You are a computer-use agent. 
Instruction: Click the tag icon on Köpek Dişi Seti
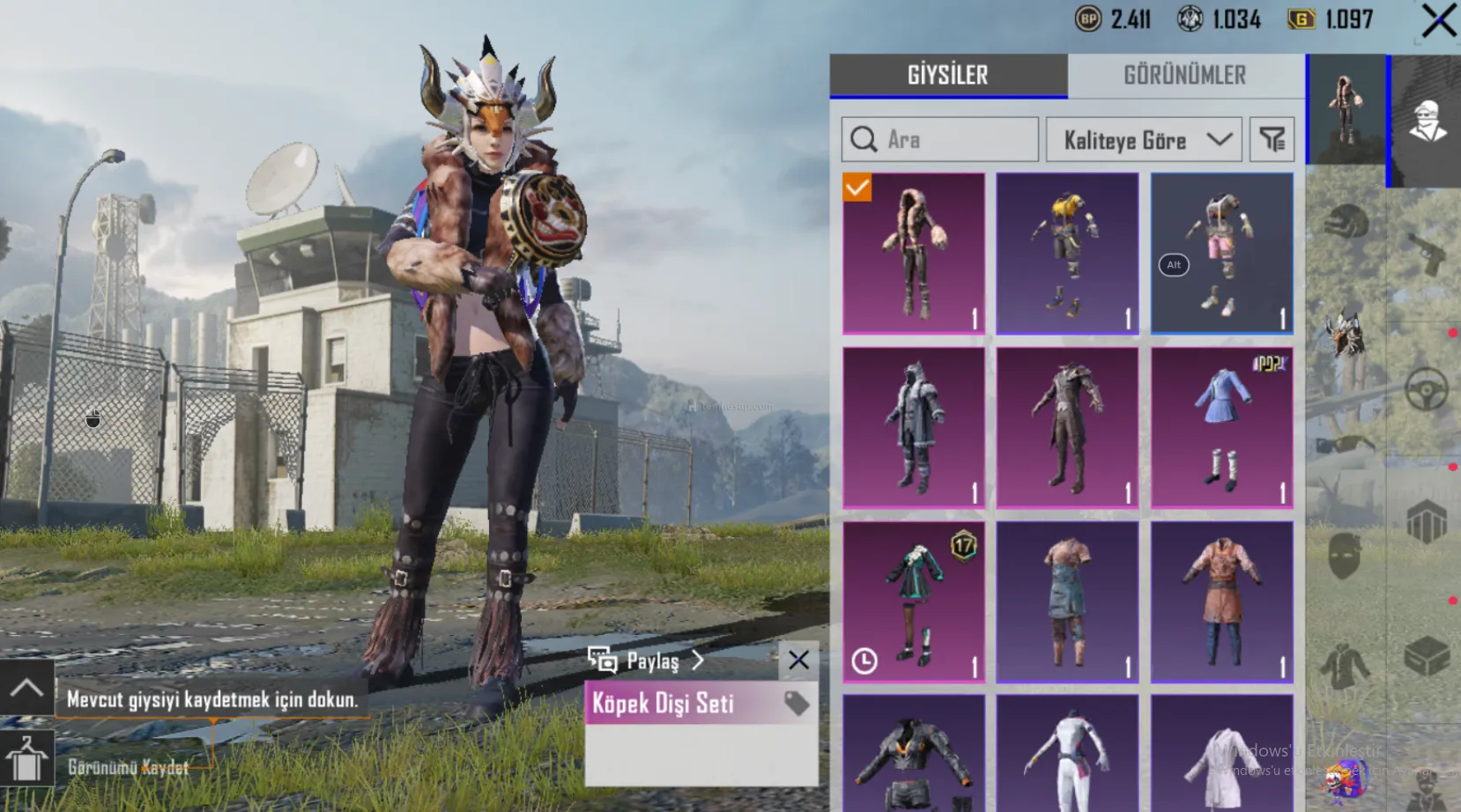(797, 703)
